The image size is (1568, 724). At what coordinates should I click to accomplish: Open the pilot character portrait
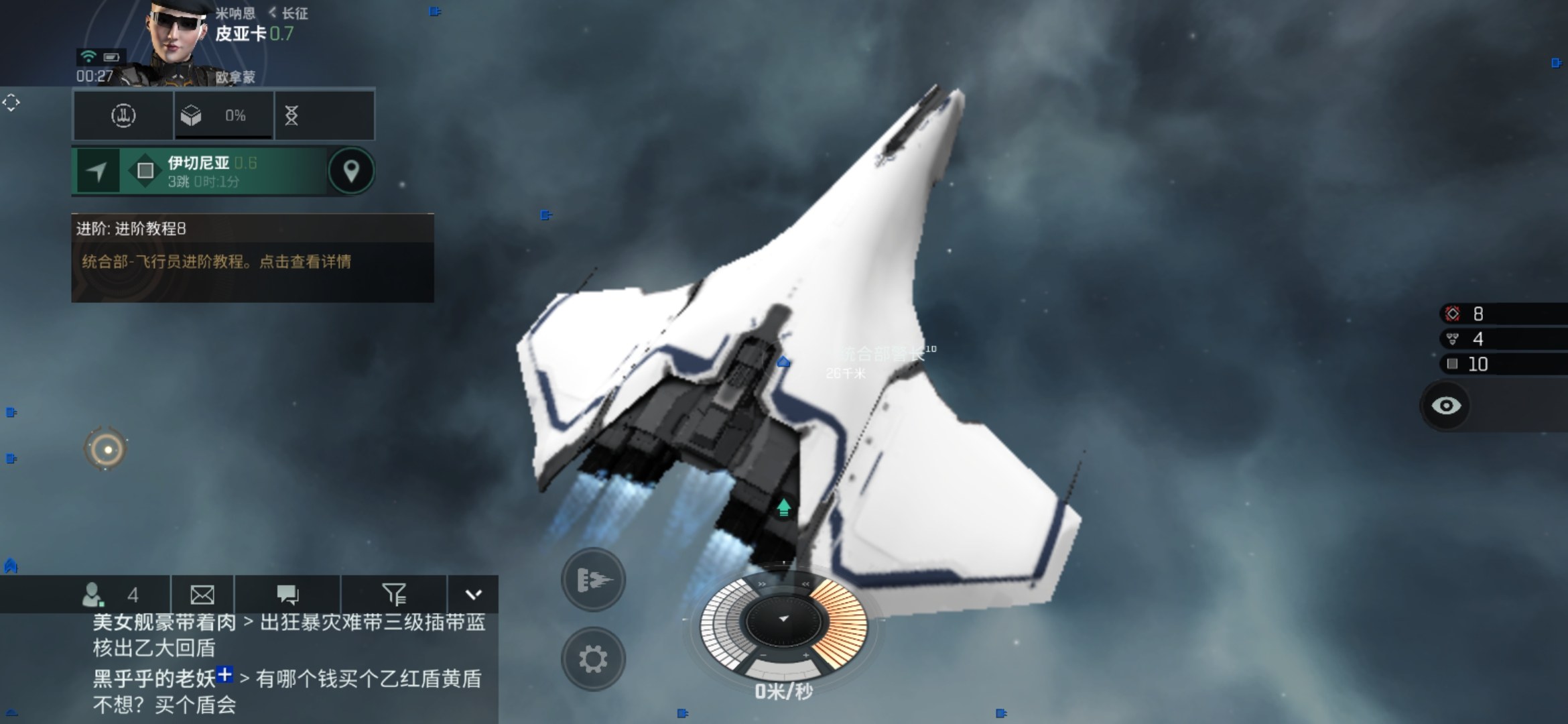(x=176, y=39)
